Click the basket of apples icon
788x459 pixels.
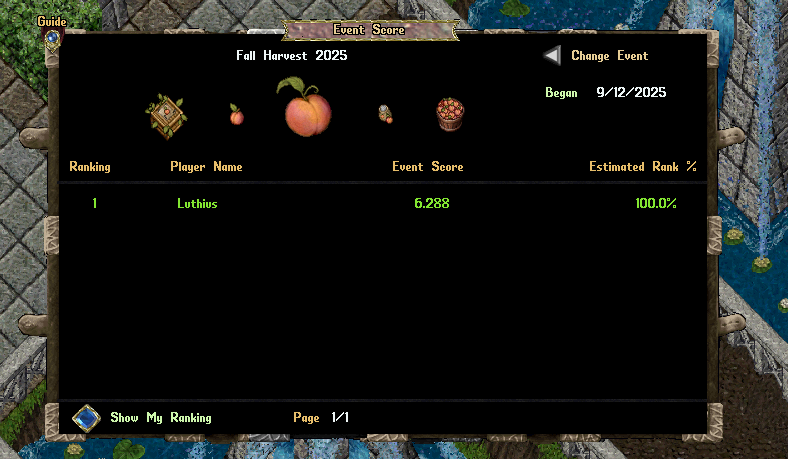click(450, 113)
